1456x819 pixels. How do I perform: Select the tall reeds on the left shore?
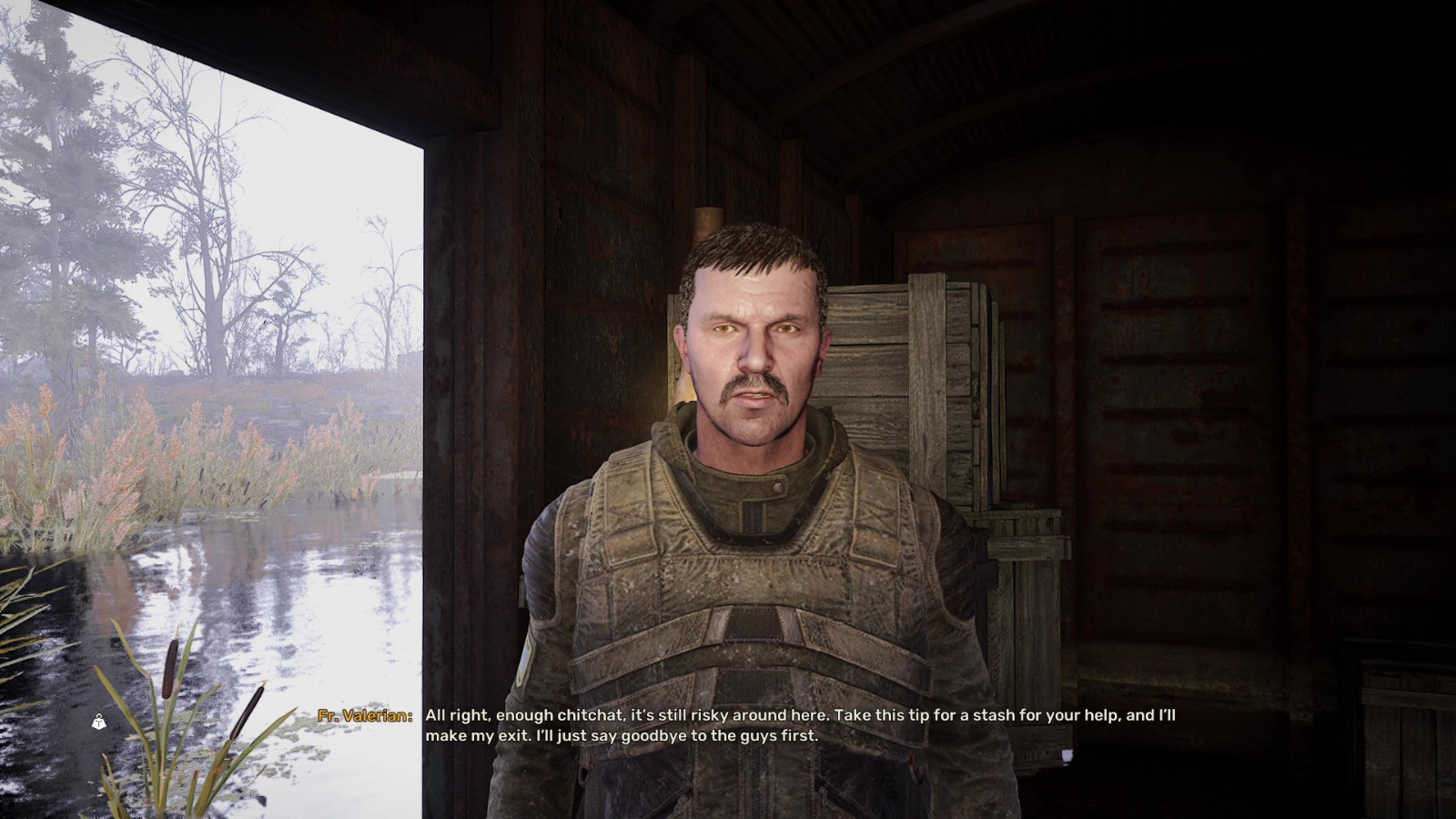[x=91, y=455]
